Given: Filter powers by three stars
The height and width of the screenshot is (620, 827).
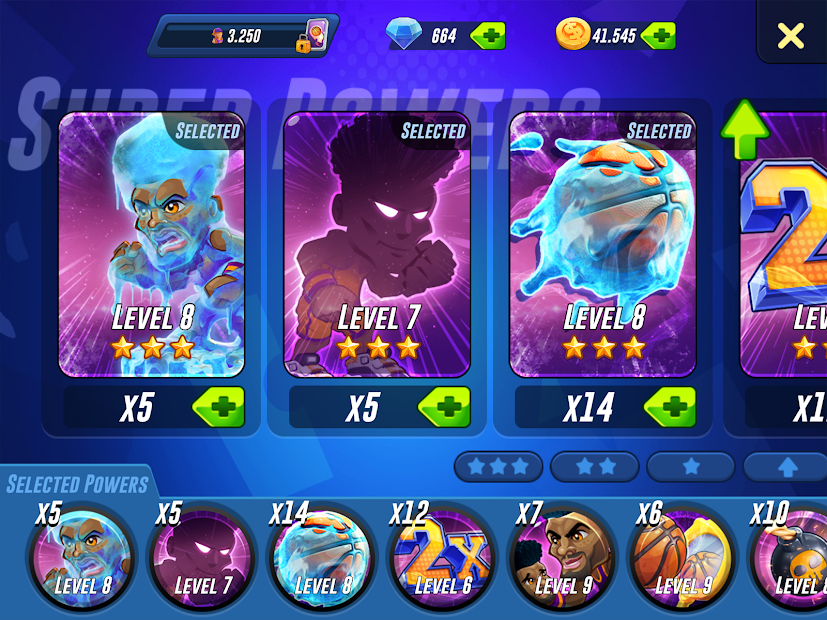Looking at the screenshot, I should pyautogui.click(x=498, y=467).
